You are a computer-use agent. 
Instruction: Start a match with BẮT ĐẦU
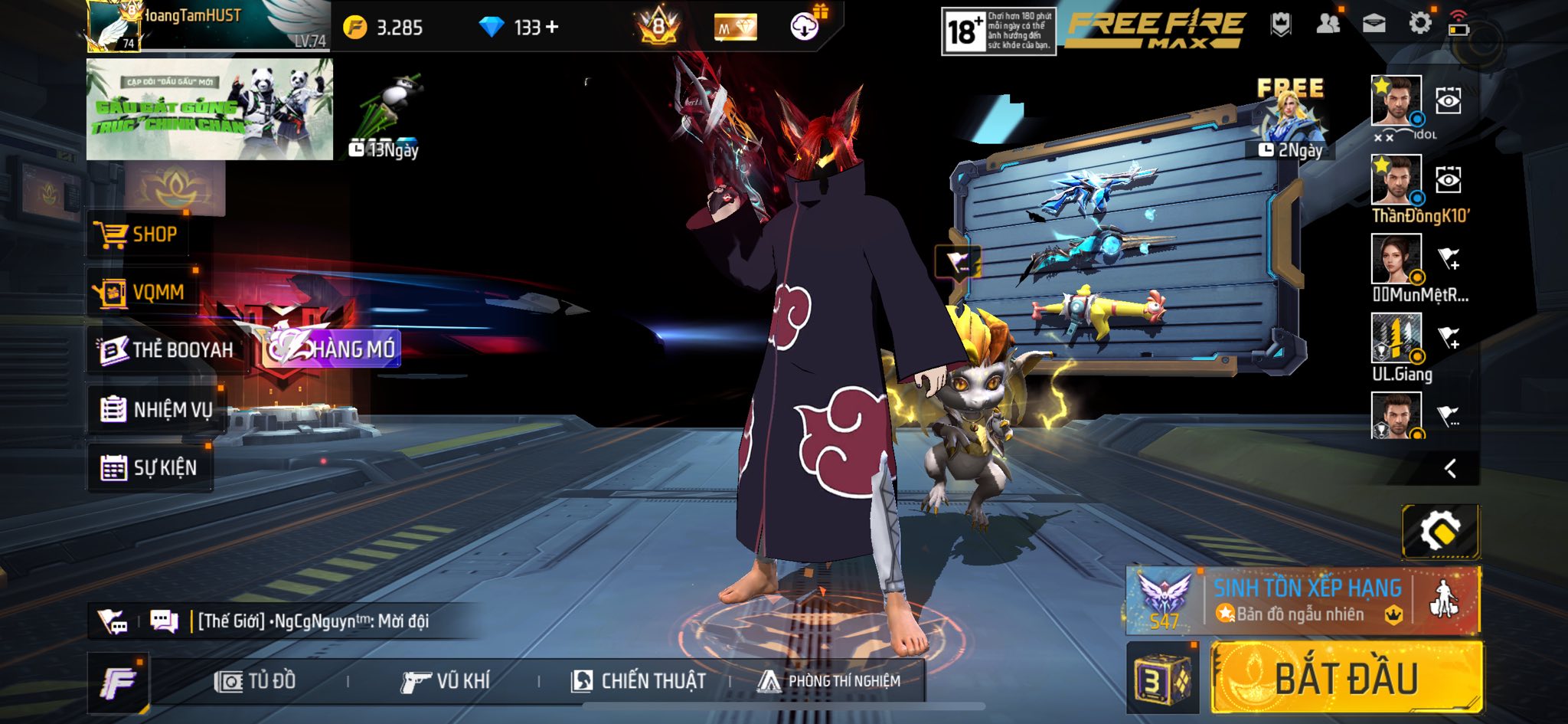[x=1346, y=678]
